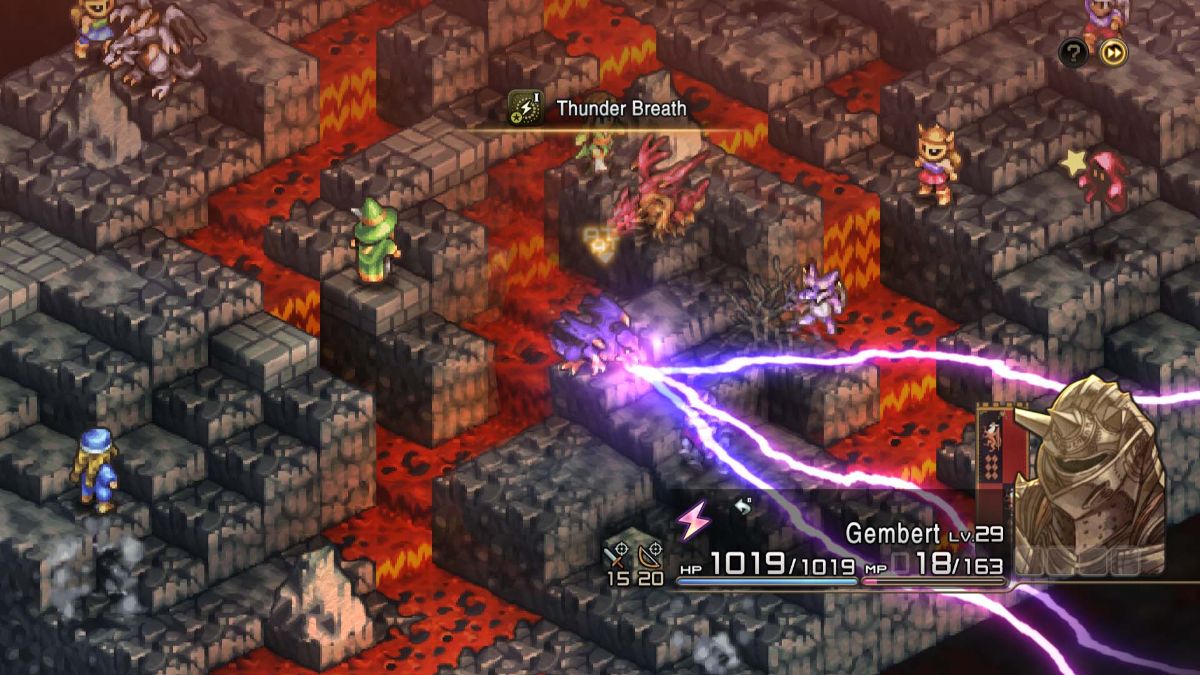The width and height of the screenshot is (1200, 675).
Task: Click the small turn-arrow status icon
Action: [x=742, y=507]
